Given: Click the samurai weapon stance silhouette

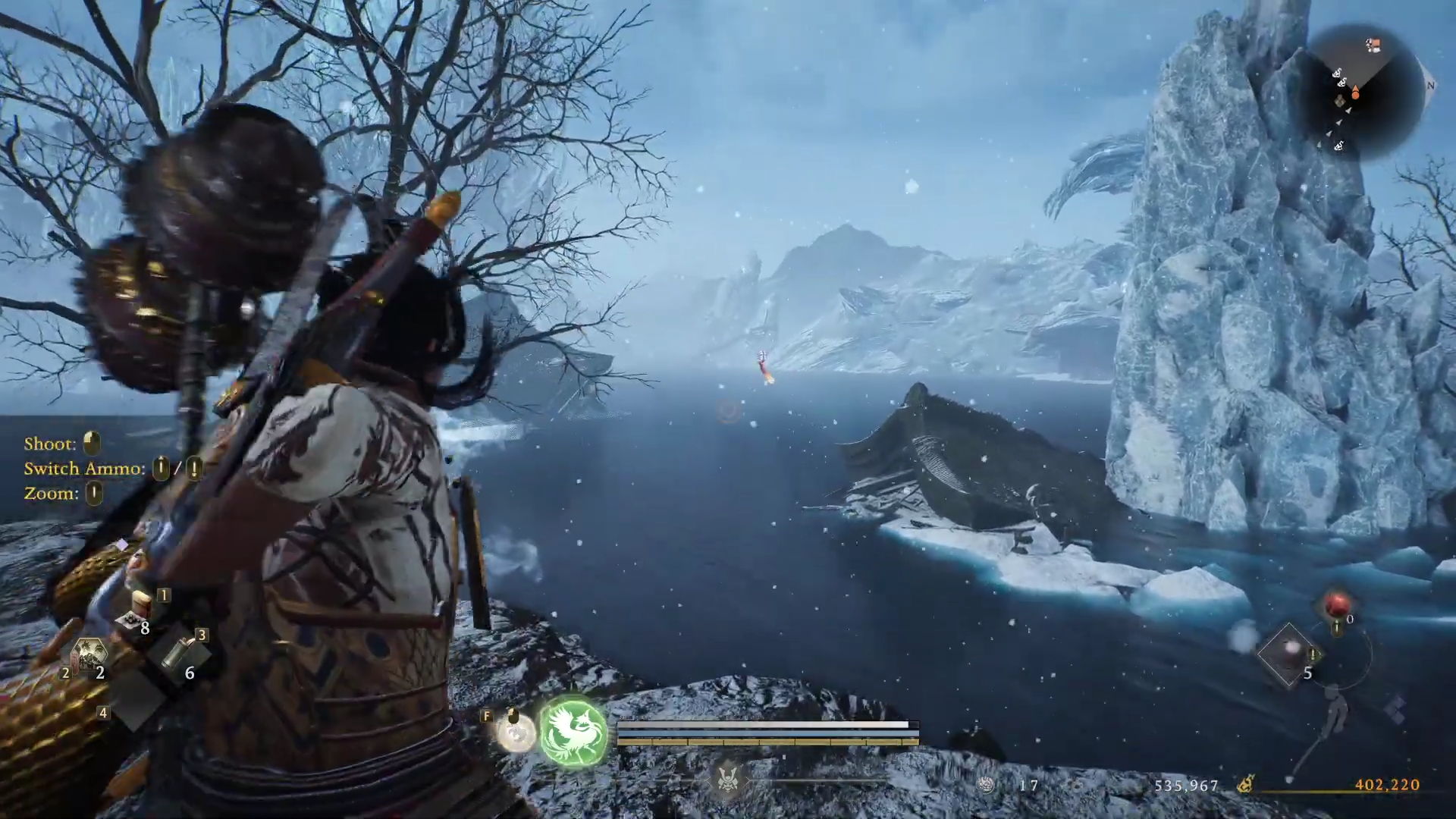Looking at the screenshot, I should coord(1334,711).
